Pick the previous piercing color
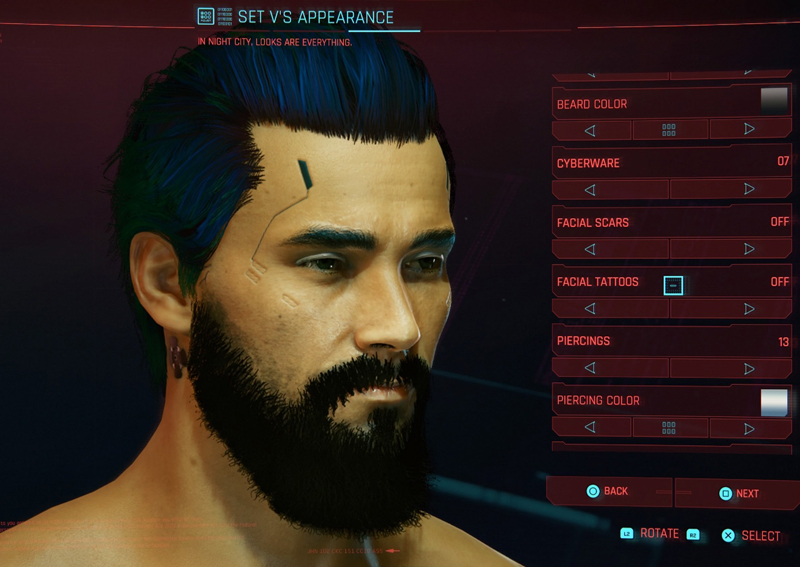The width and height of the screenshot is (800, 567). pyautogui.click(x=590, y=428)
